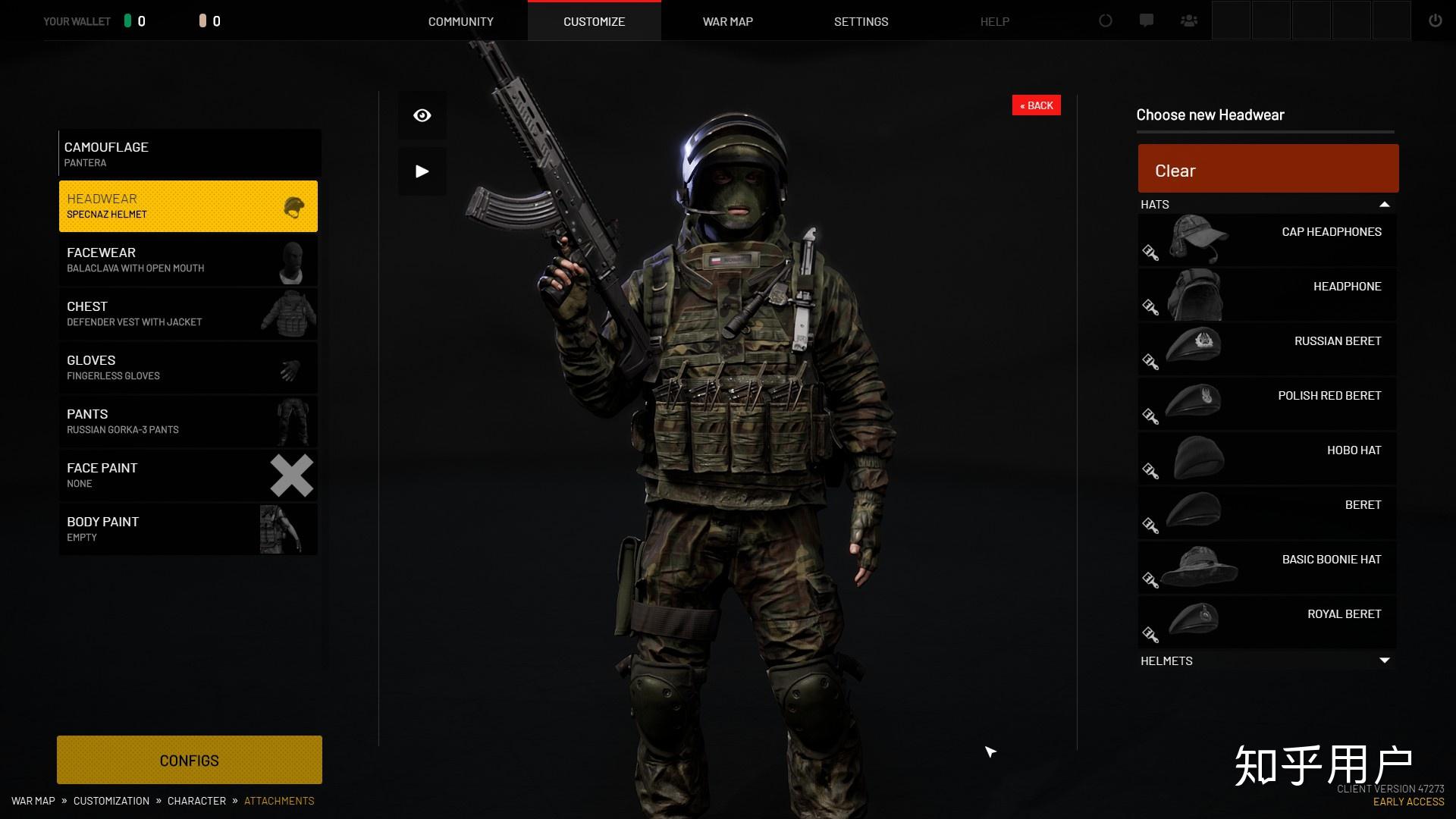Toggle the eye visibility button
The height and width of the screenshot is (819, 1456).
click(422, 115)
